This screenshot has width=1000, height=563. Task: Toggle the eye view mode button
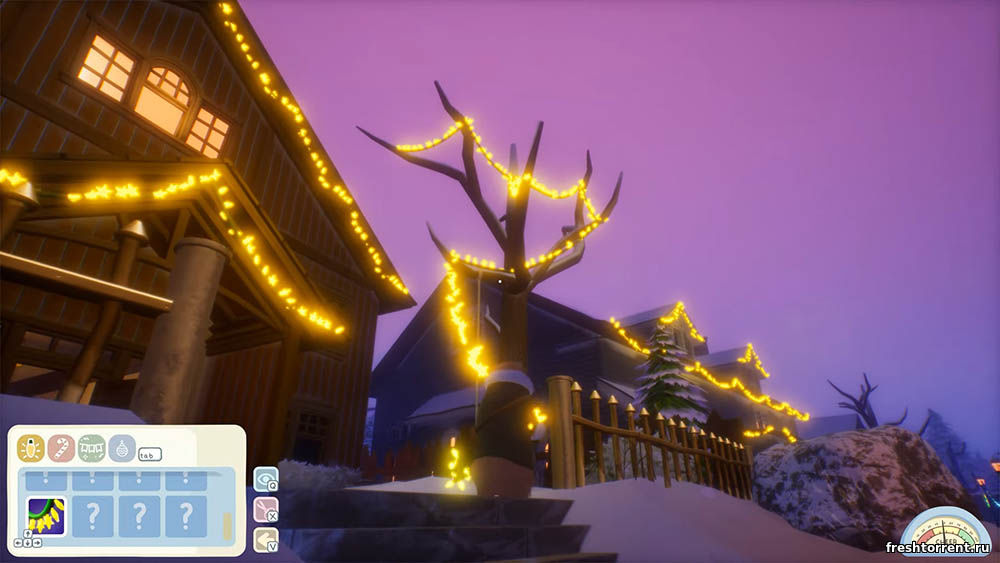click(x=265, y=480)
